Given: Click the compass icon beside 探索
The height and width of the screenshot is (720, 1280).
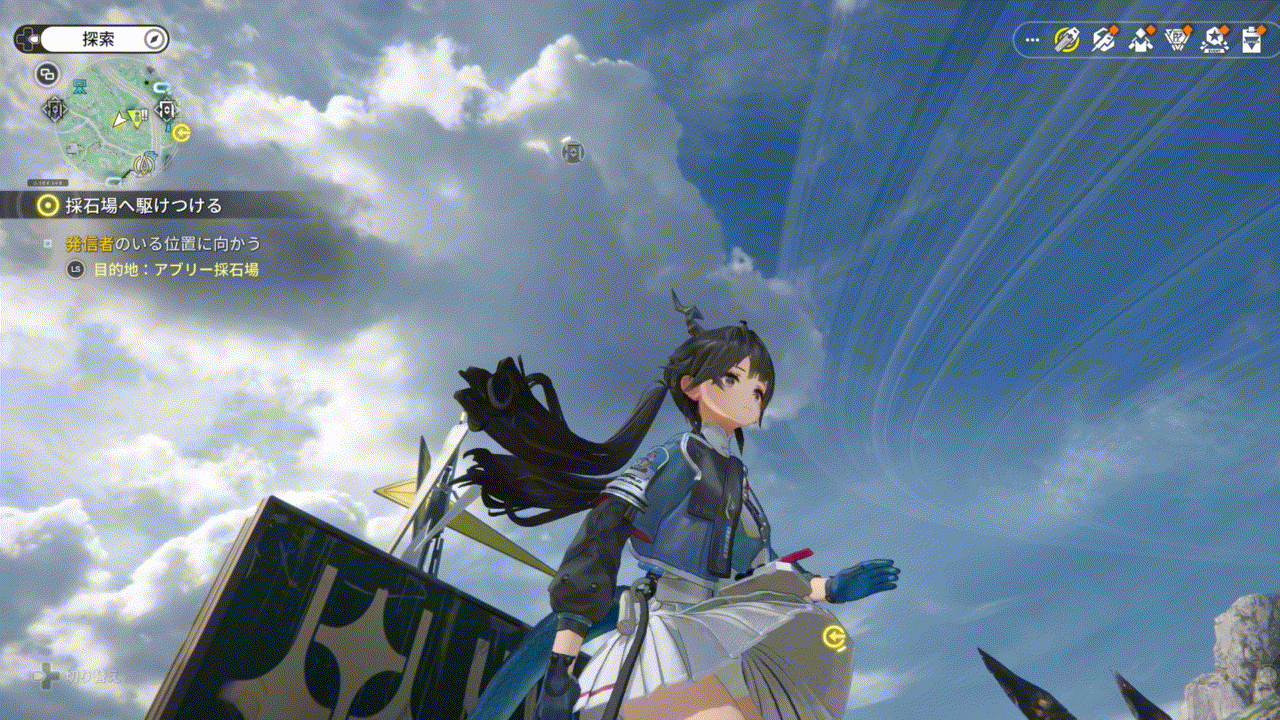Looking at the screenshot, I should (154, 39).
